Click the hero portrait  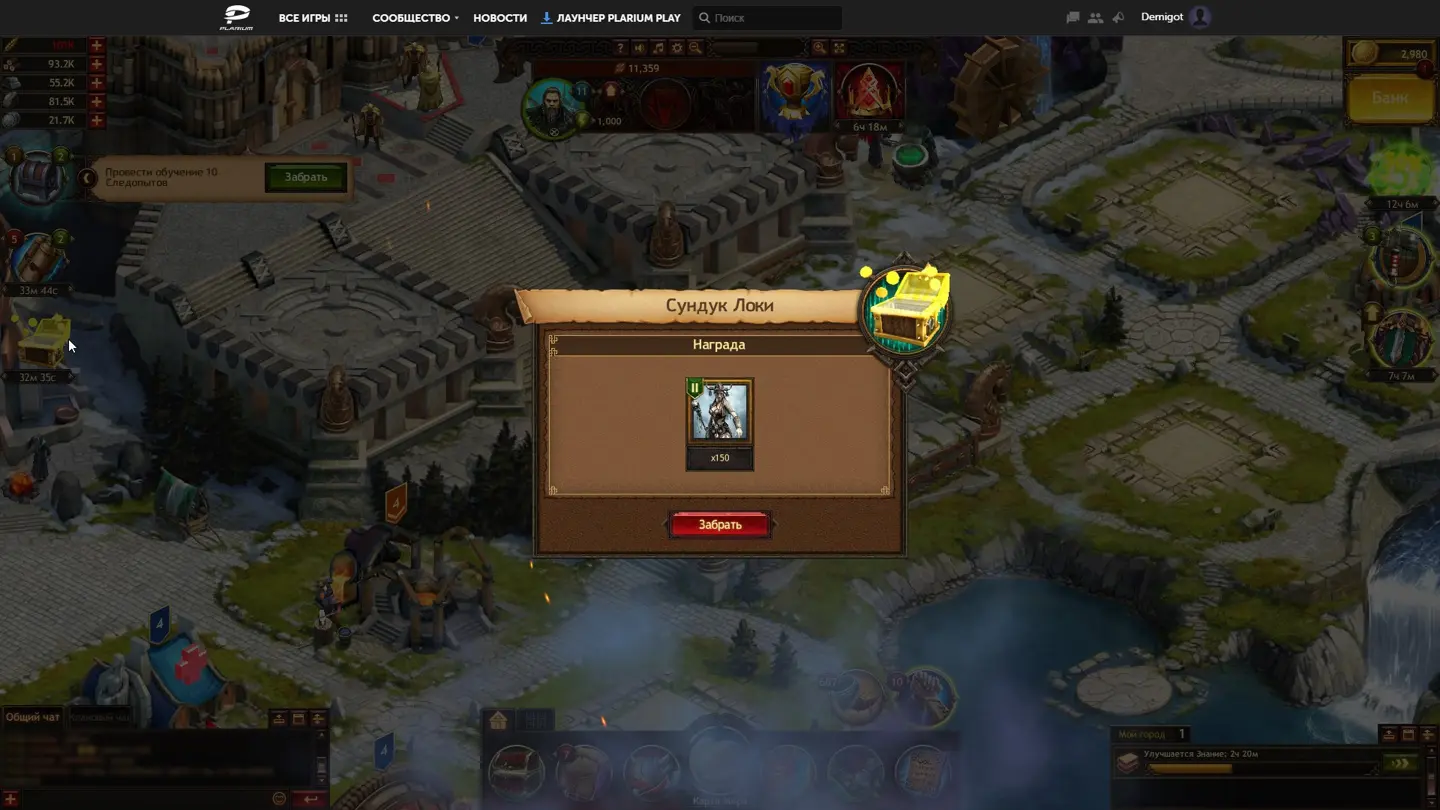click(553, 107)
